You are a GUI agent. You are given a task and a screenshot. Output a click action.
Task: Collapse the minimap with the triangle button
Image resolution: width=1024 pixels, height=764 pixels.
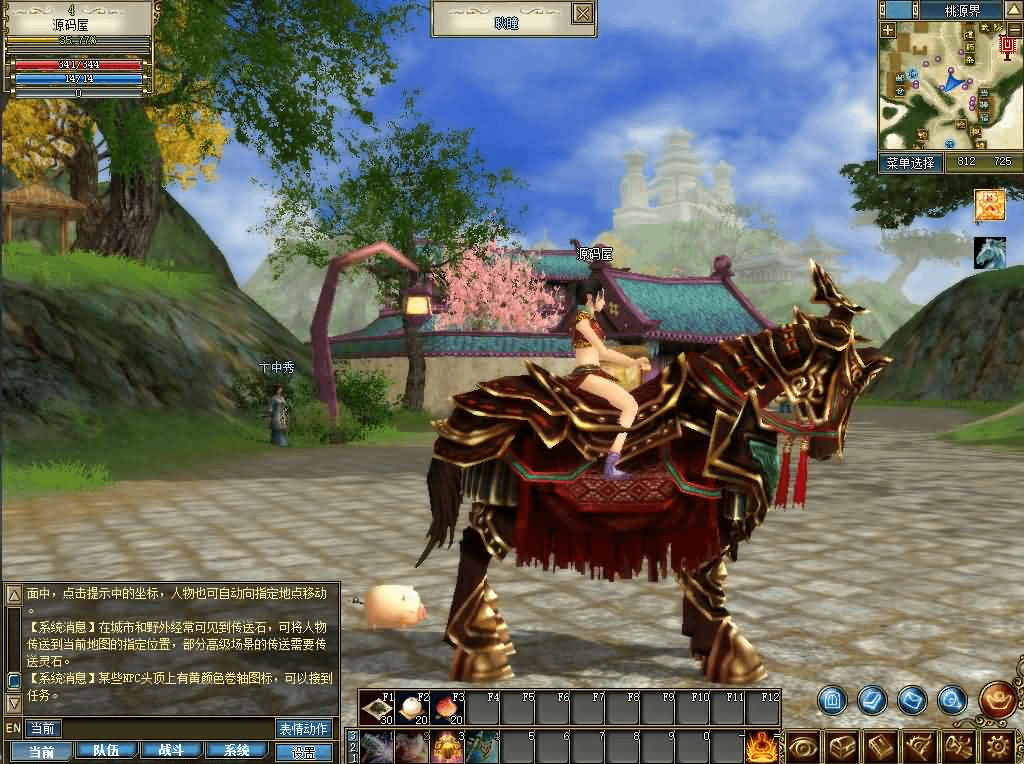pos(1013,10)
